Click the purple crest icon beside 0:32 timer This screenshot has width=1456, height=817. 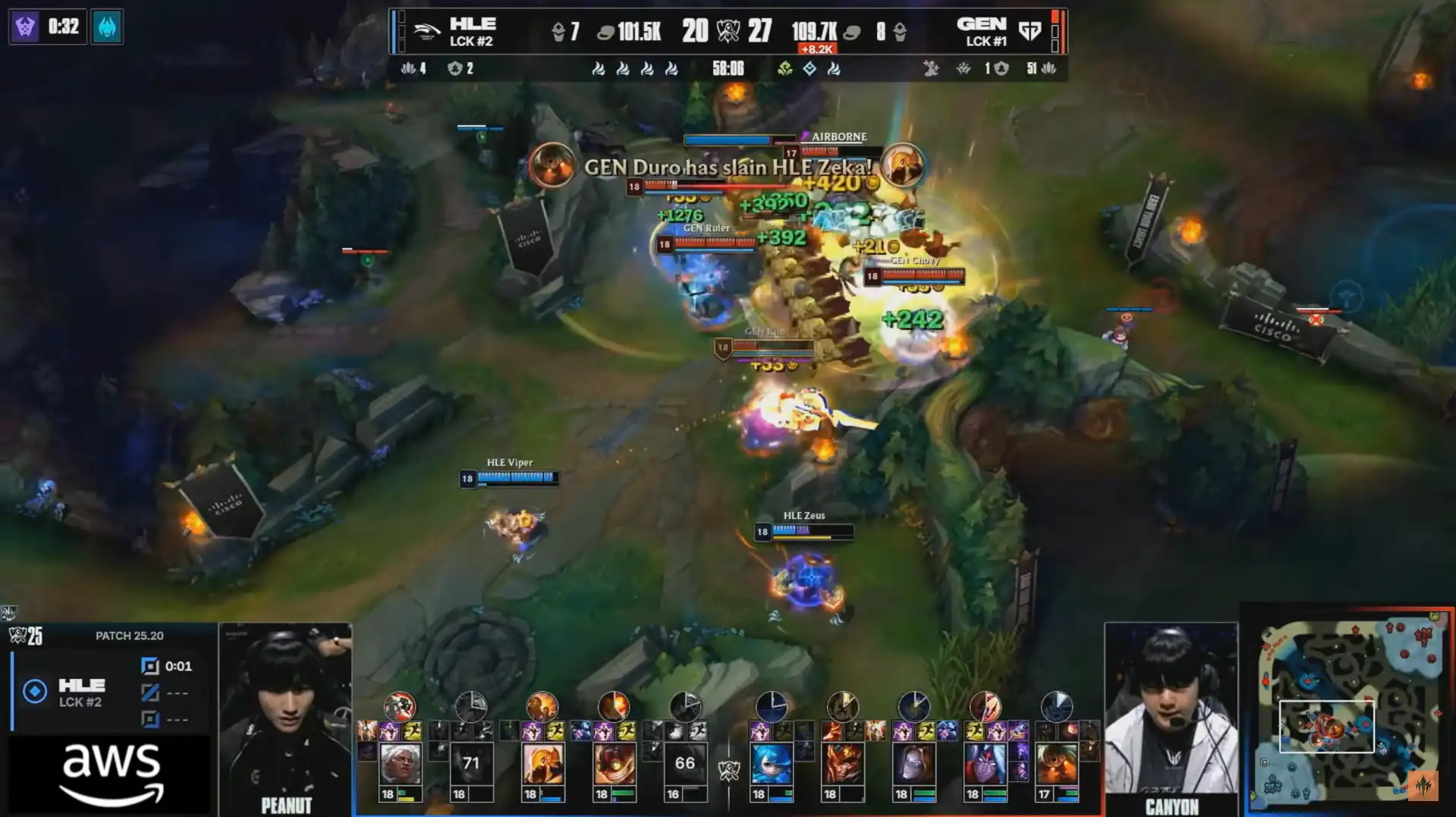click(25, 27)
